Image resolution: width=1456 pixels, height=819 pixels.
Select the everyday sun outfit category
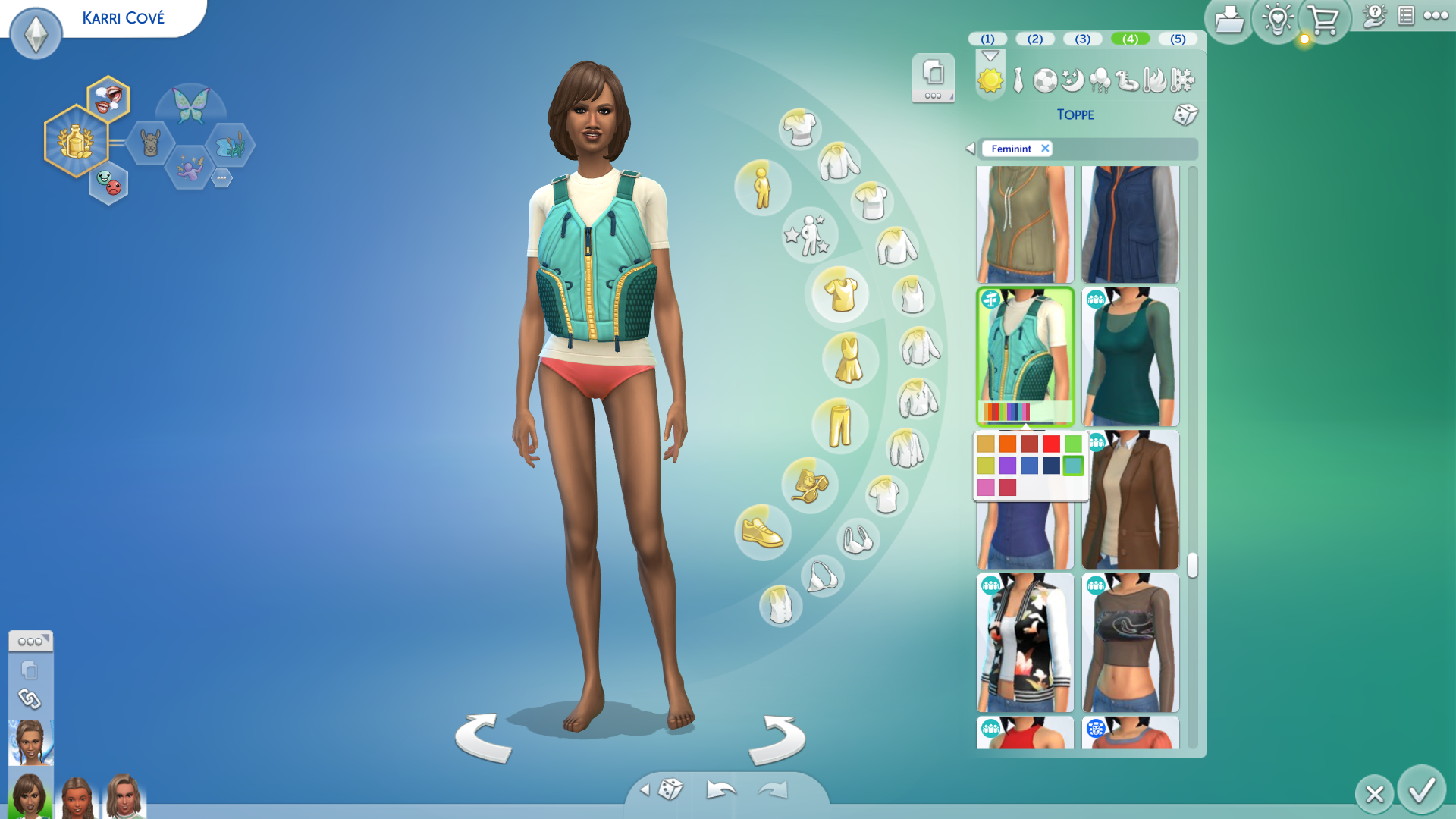click(x=990, y=80)
